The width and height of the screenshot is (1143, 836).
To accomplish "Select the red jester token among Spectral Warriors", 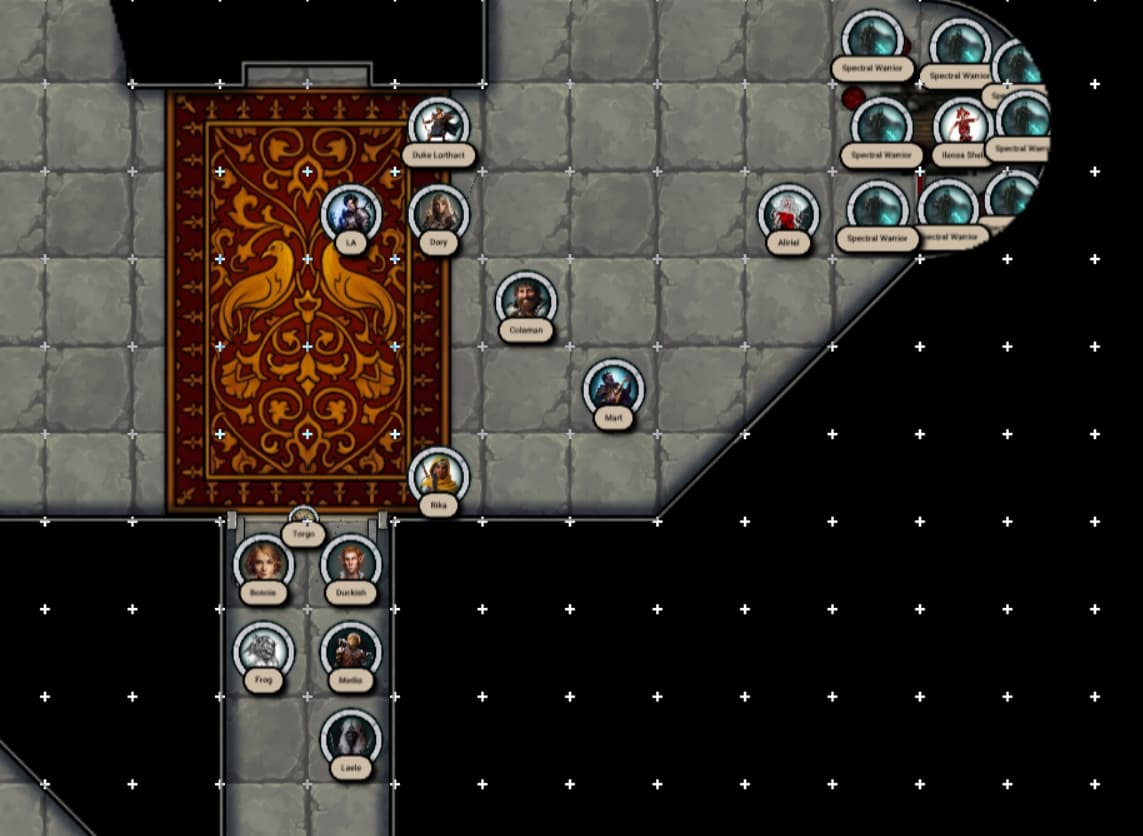I will 962,126.
